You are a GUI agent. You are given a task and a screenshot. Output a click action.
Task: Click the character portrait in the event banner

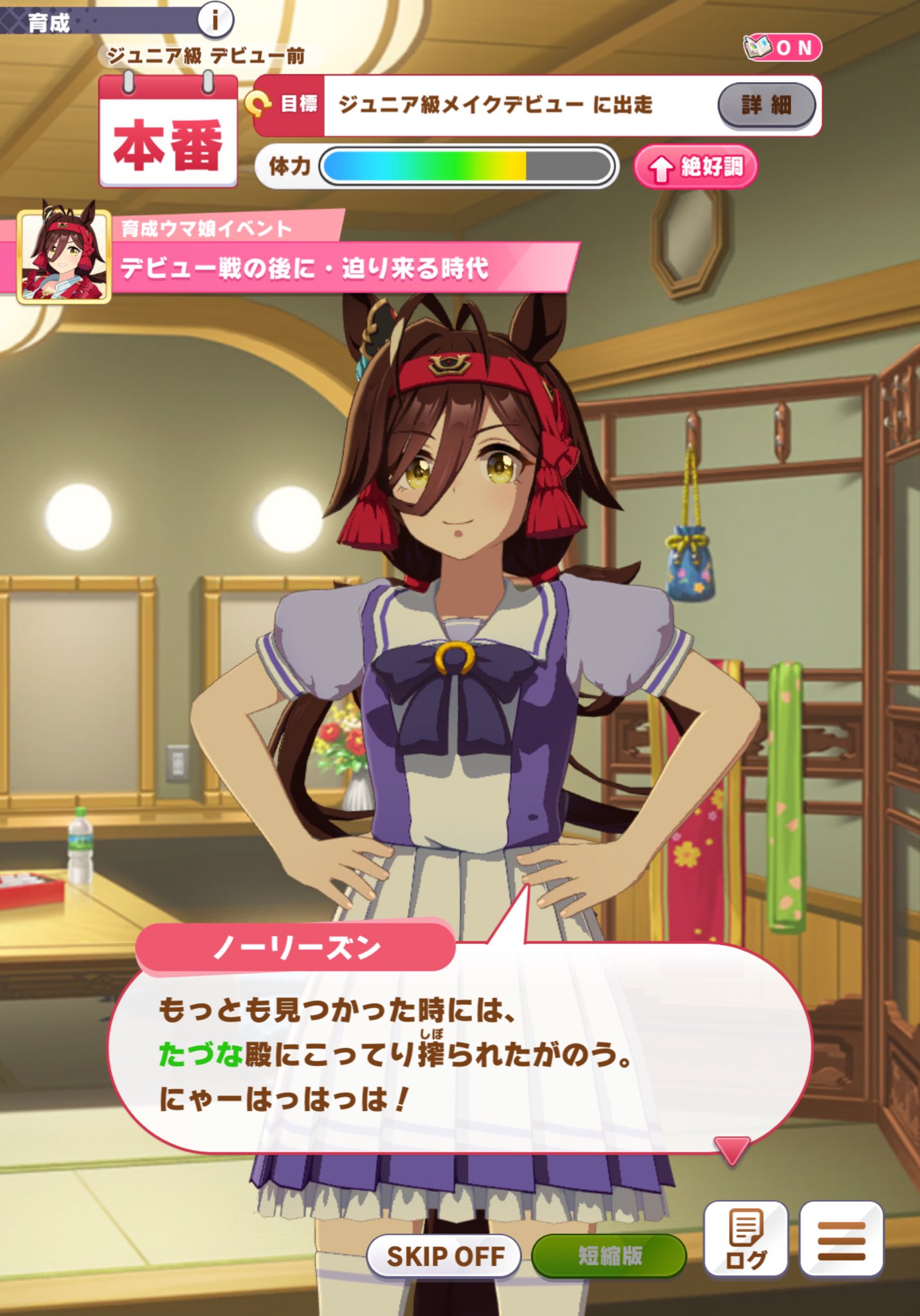pyautogui.click(x=64, y=256)
